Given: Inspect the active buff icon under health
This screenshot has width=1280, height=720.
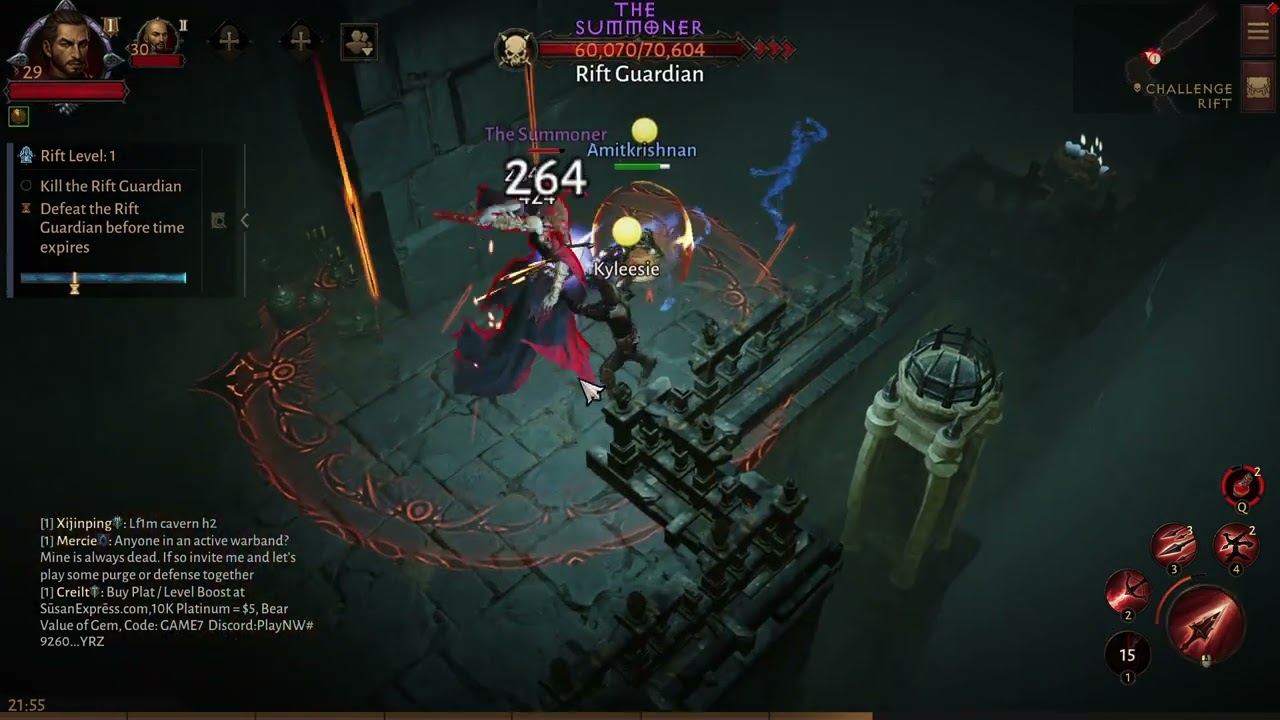Looking at the screenshot, I should click(x=18, y=116).
